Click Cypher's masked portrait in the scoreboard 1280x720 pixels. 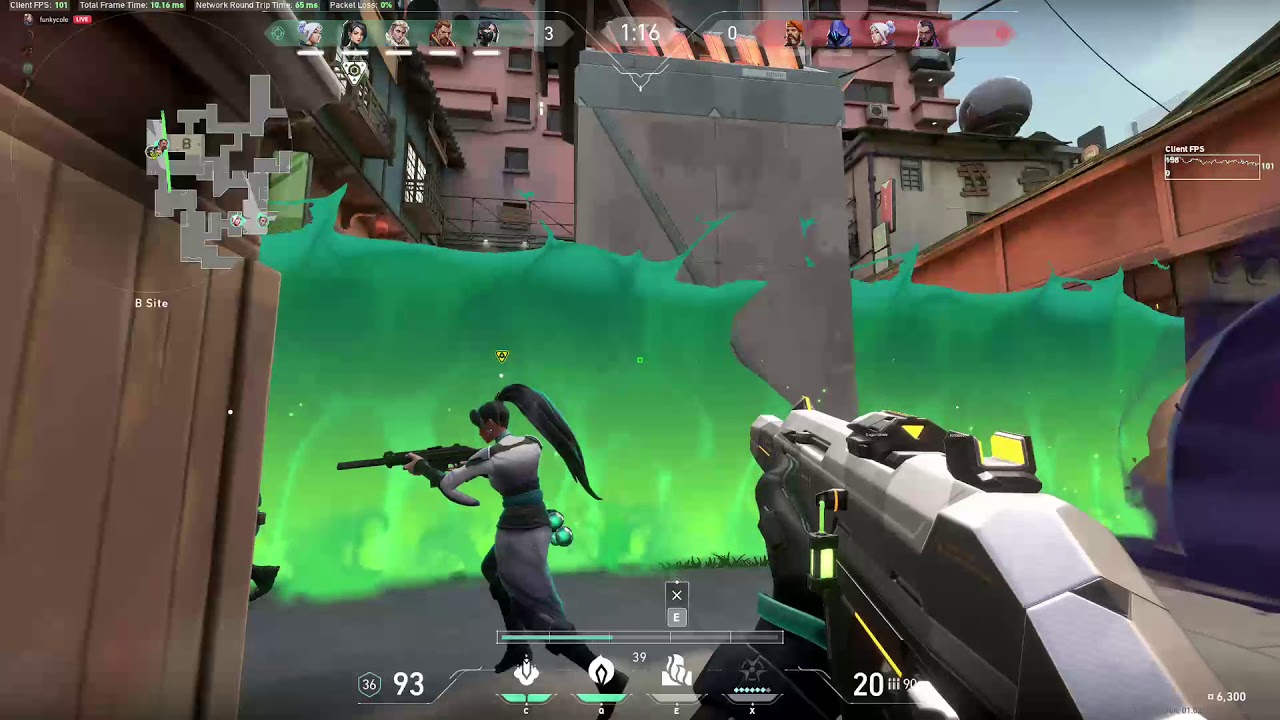coord(487,33)
